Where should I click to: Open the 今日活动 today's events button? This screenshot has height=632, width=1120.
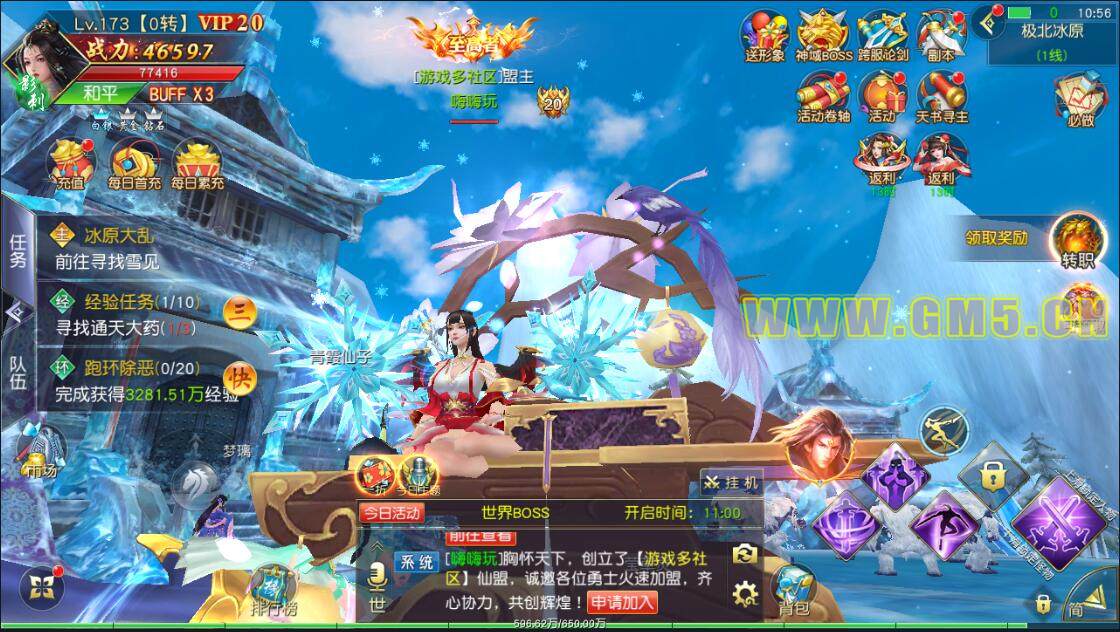point(392,513)
